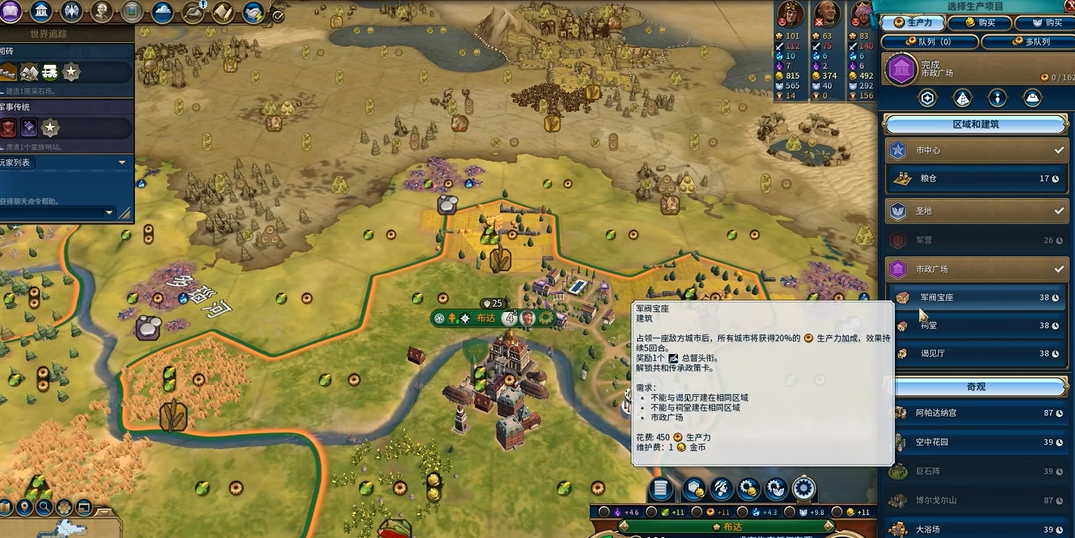Open the 队列 (0) queue tab
The width and height of the screenshot is (1075, 538).
pyautogui.click(x=927, y=42)
